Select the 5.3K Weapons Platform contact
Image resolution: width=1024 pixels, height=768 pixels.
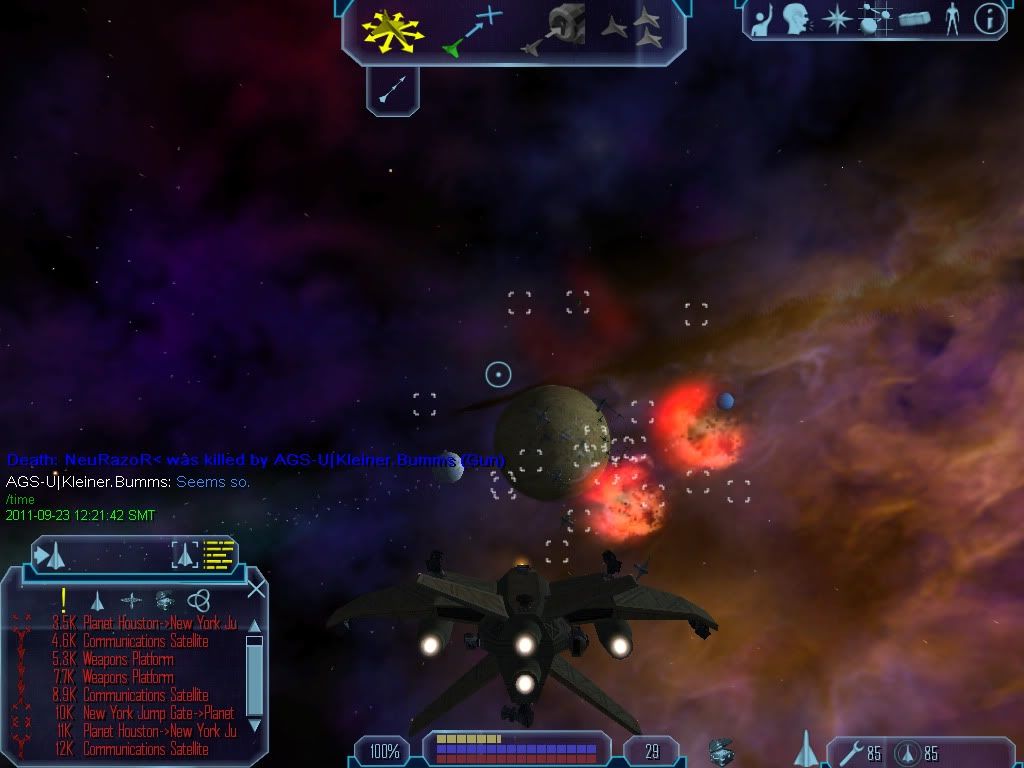tap(128, 659)
